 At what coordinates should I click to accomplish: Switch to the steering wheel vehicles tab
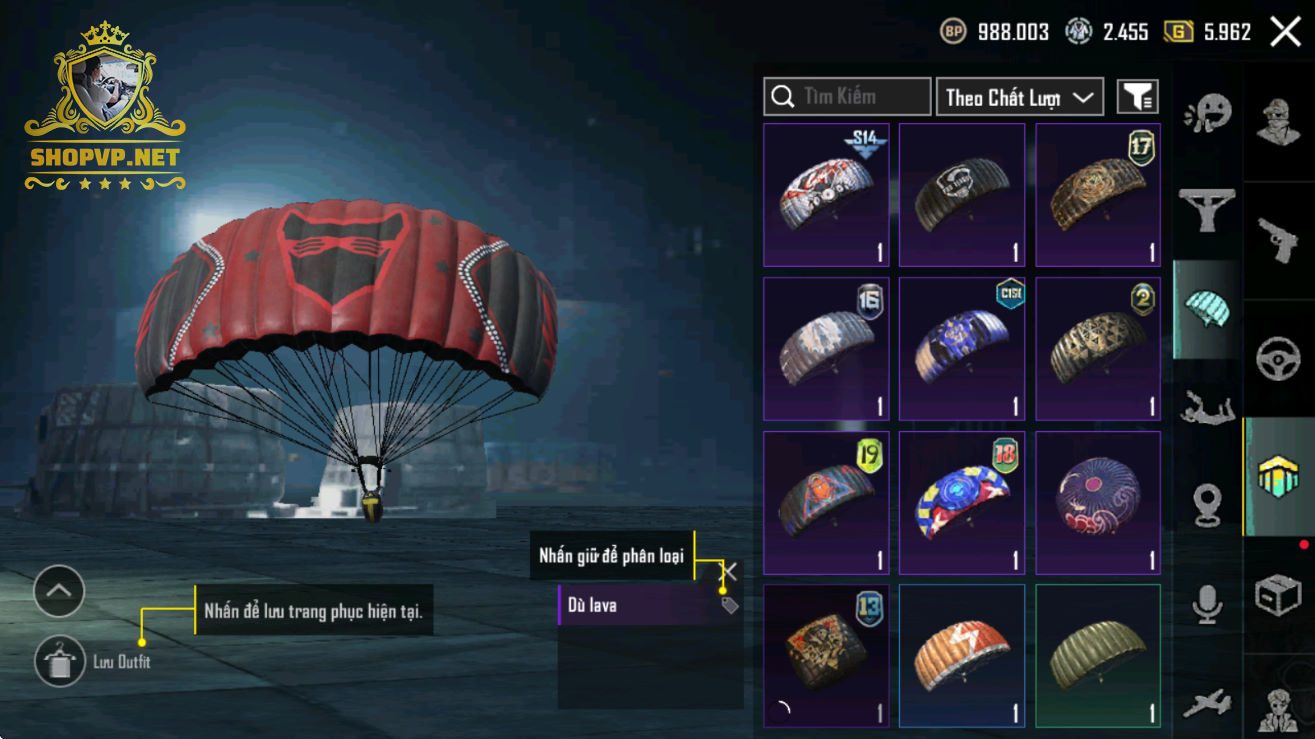click(x=1279, y=359)
